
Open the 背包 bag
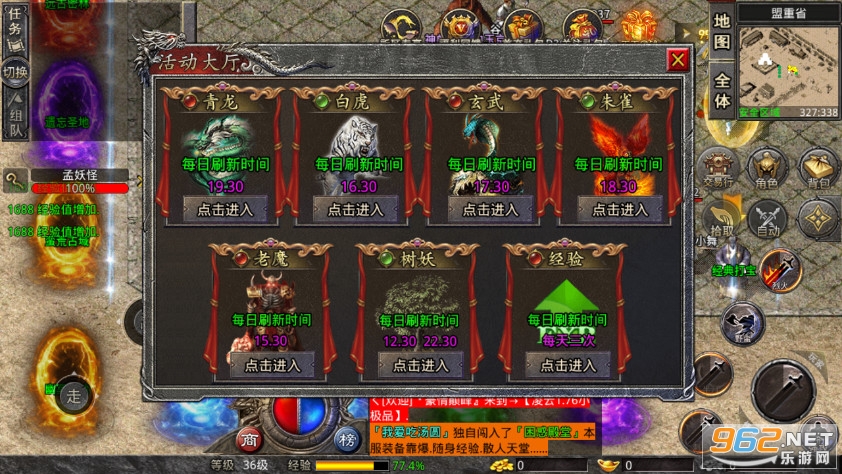[x=819, y=168]
